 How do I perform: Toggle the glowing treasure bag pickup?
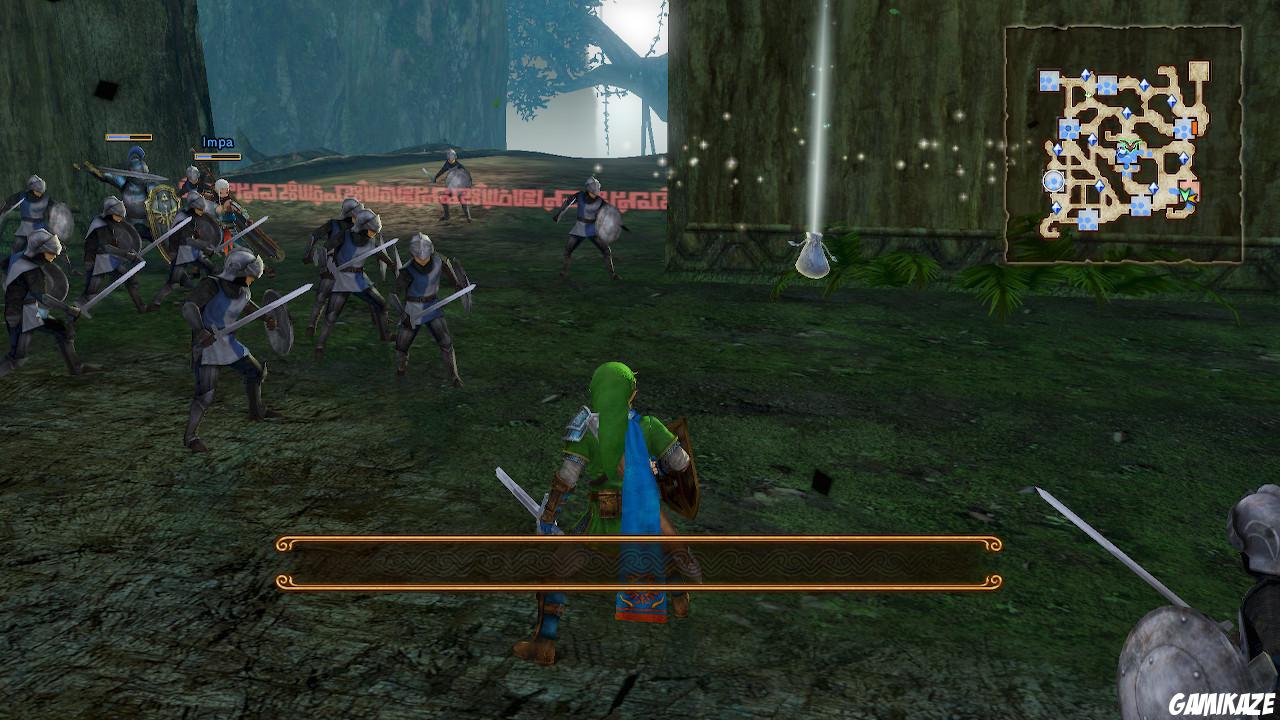click(x=814, y=256)
